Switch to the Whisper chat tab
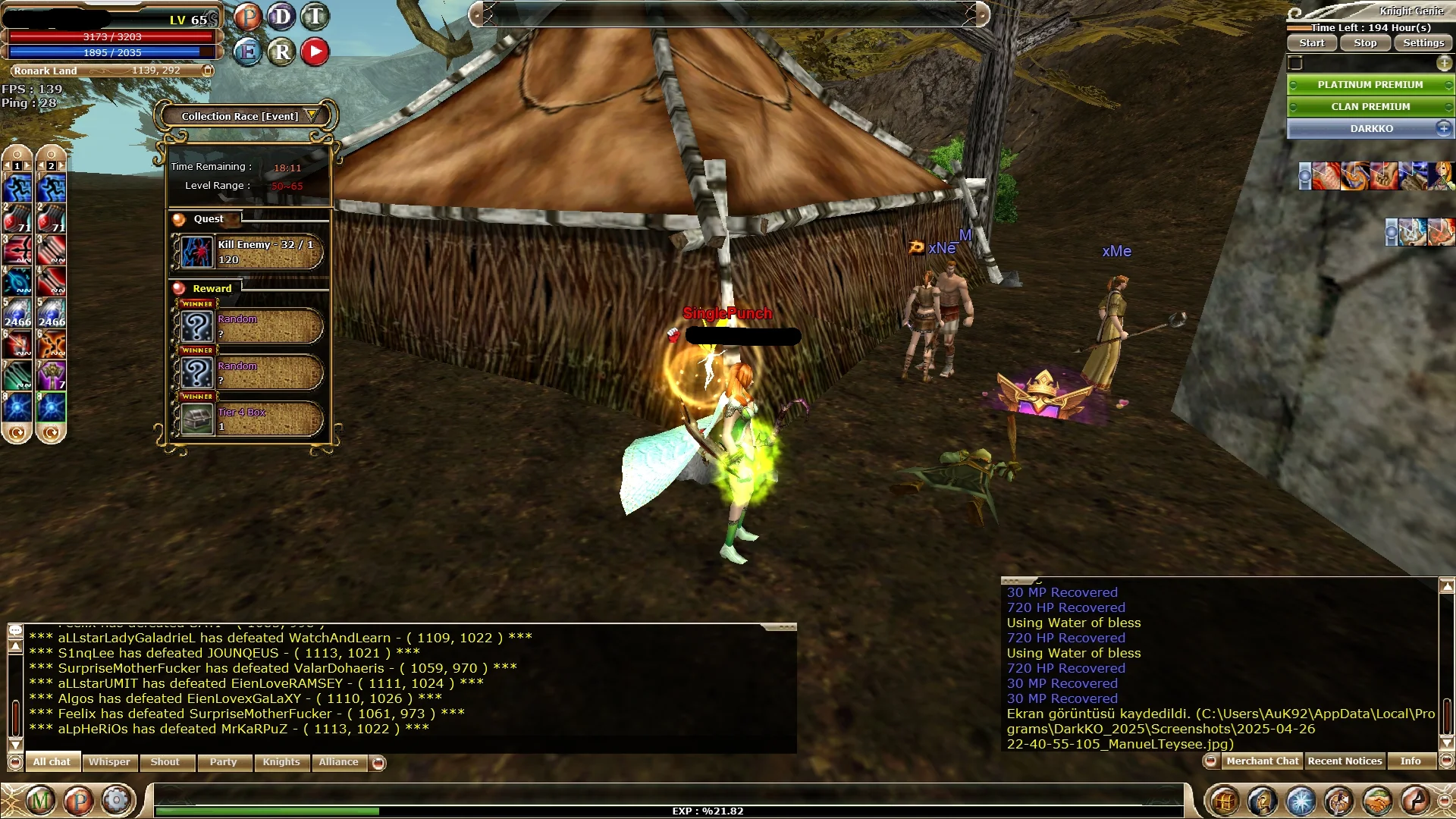The height and width of the screenshot is (819, 1456). point(109,762)
